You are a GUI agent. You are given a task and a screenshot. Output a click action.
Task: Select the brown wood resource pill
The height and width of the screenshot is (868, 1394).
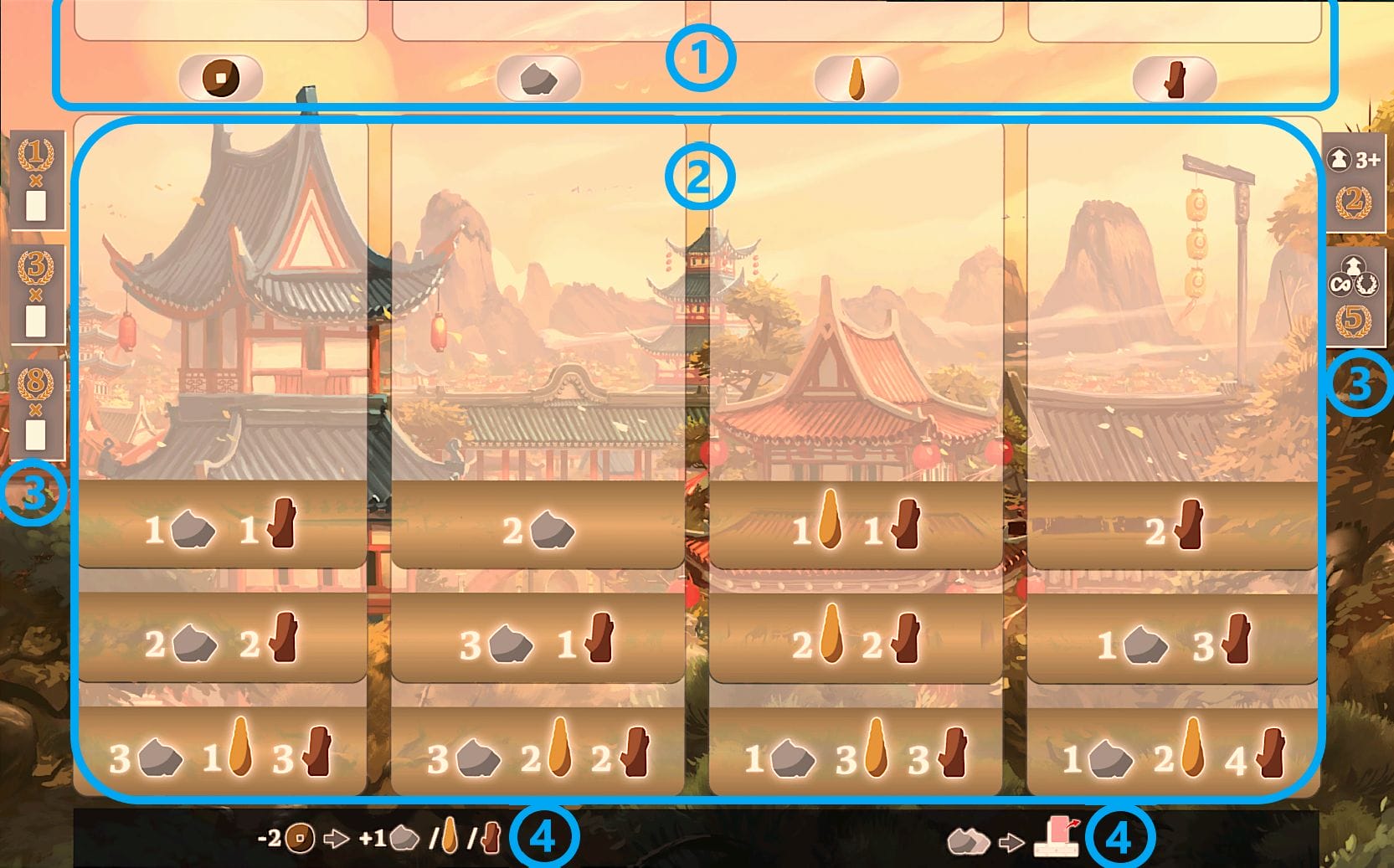click(x=1175, y=80)
